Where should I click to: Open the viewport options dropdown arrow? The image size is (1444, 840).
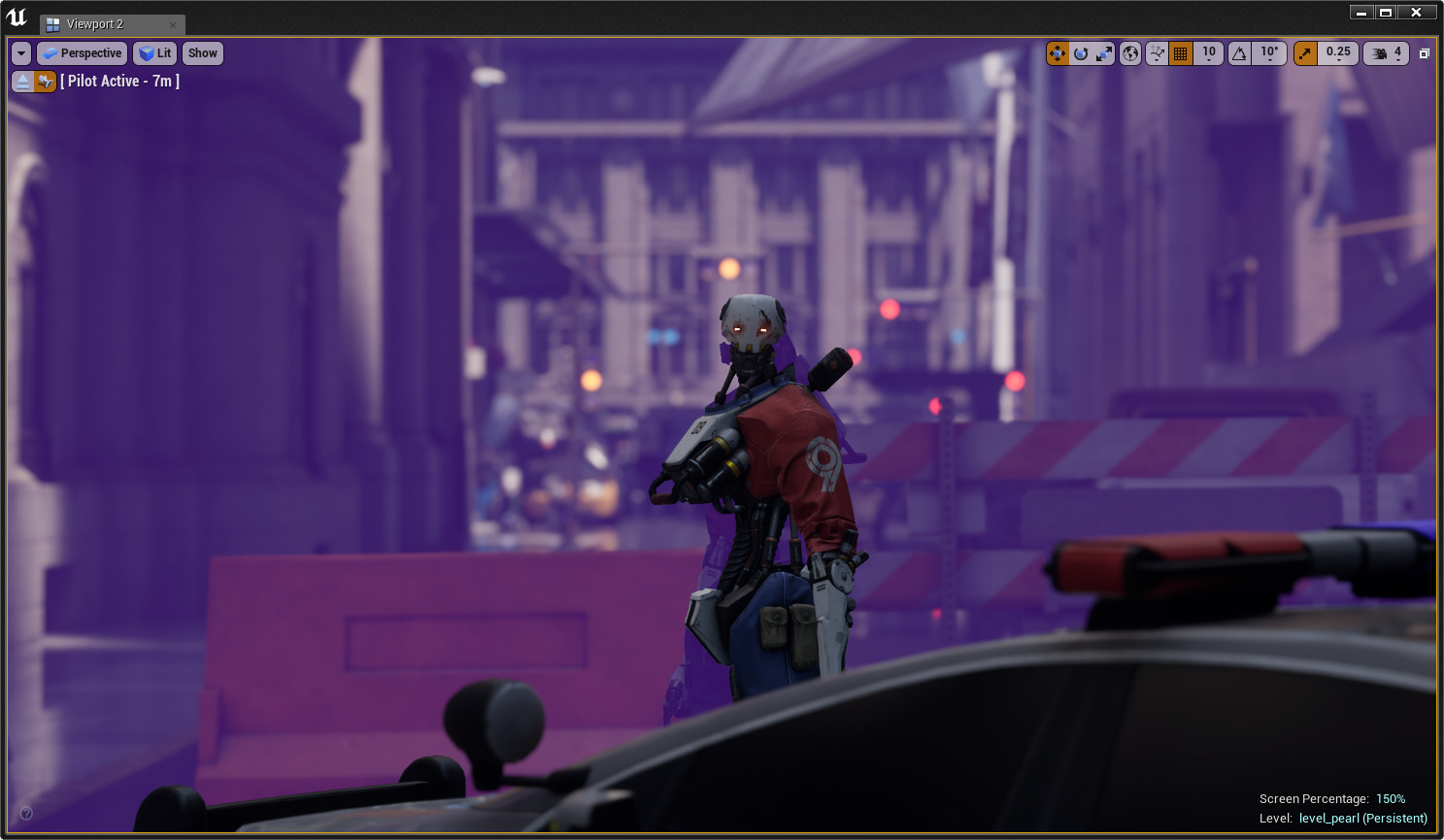[x=20, y=52]
